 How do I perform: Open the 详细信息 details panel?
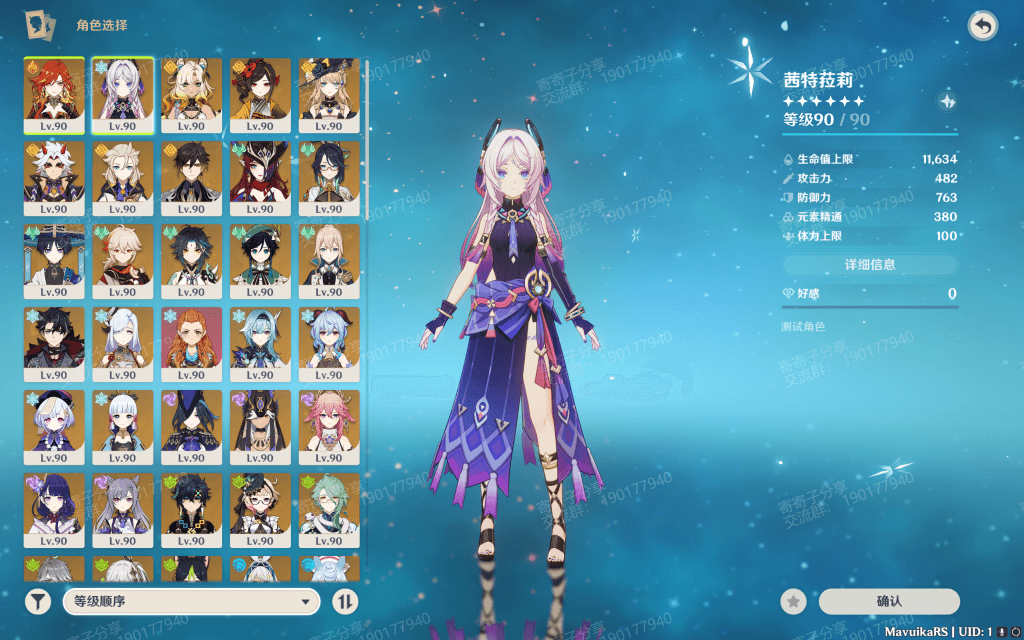coord(869,265)
